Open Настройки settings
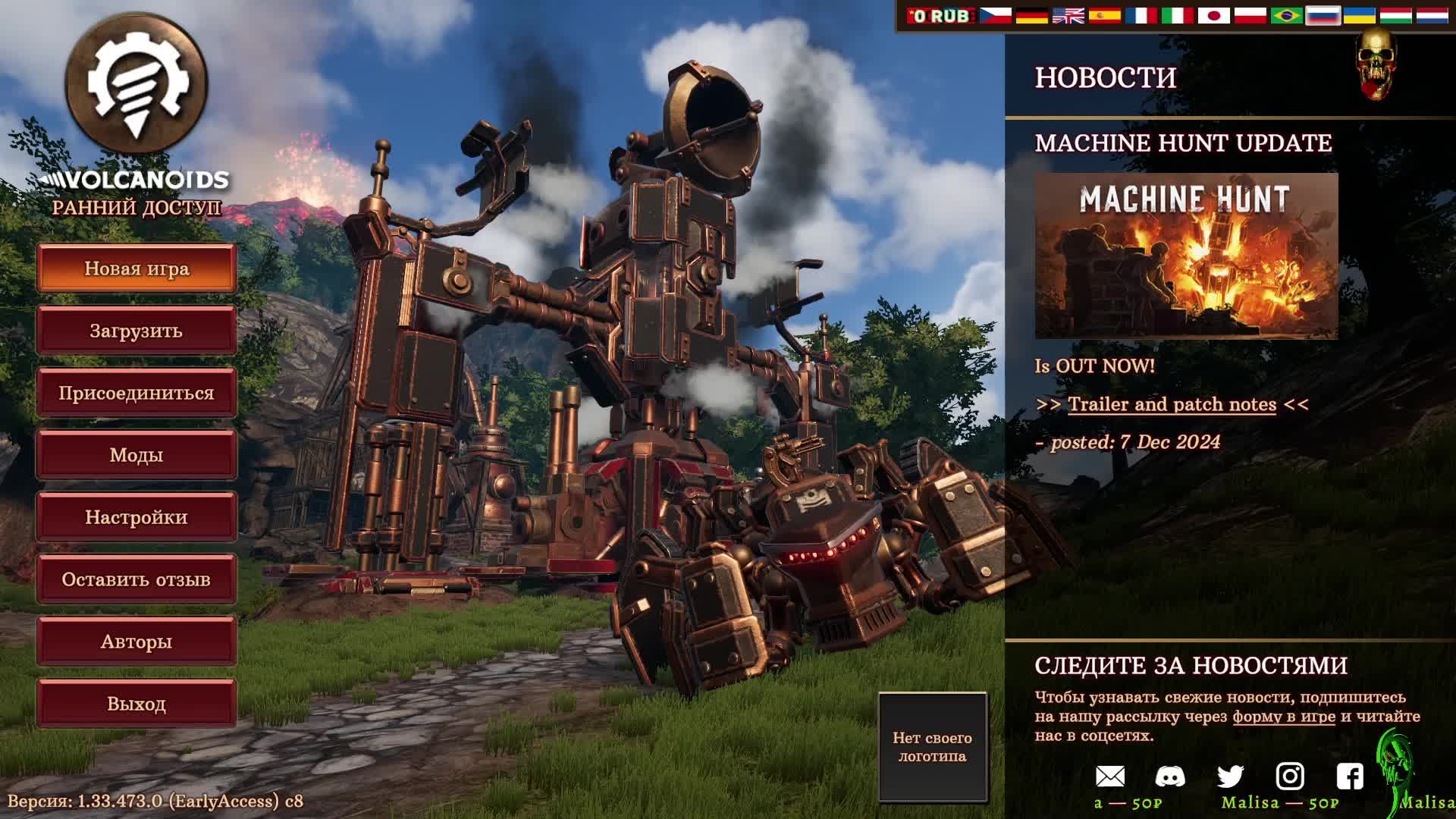Viewport: 1456px width, 819px height. (136, 517)
